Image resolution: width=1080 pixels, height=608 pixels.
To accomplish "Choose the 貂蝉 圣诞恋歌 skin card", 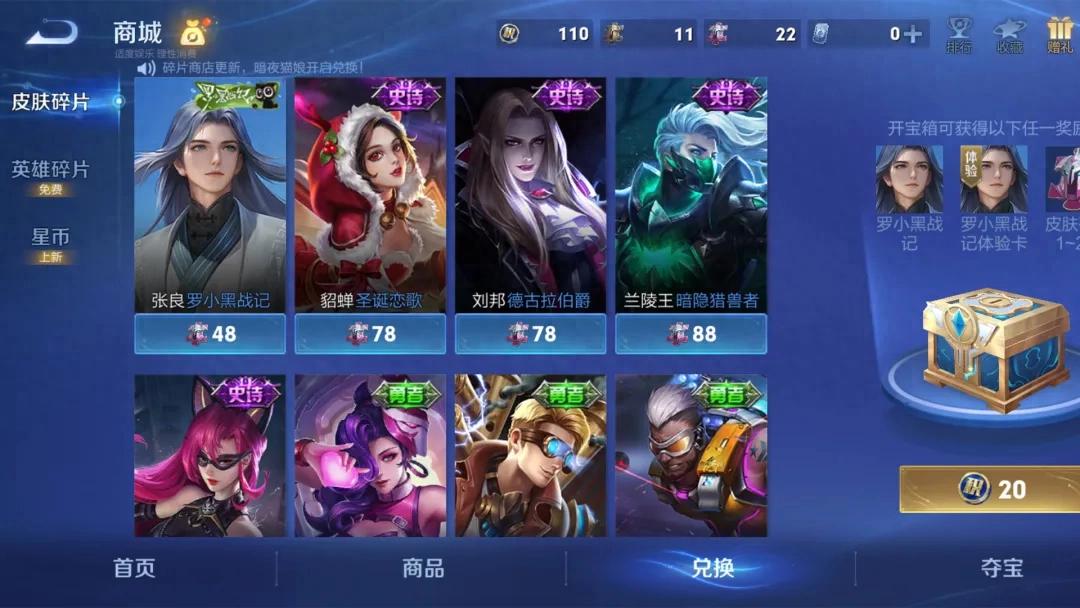I will 370,195.
